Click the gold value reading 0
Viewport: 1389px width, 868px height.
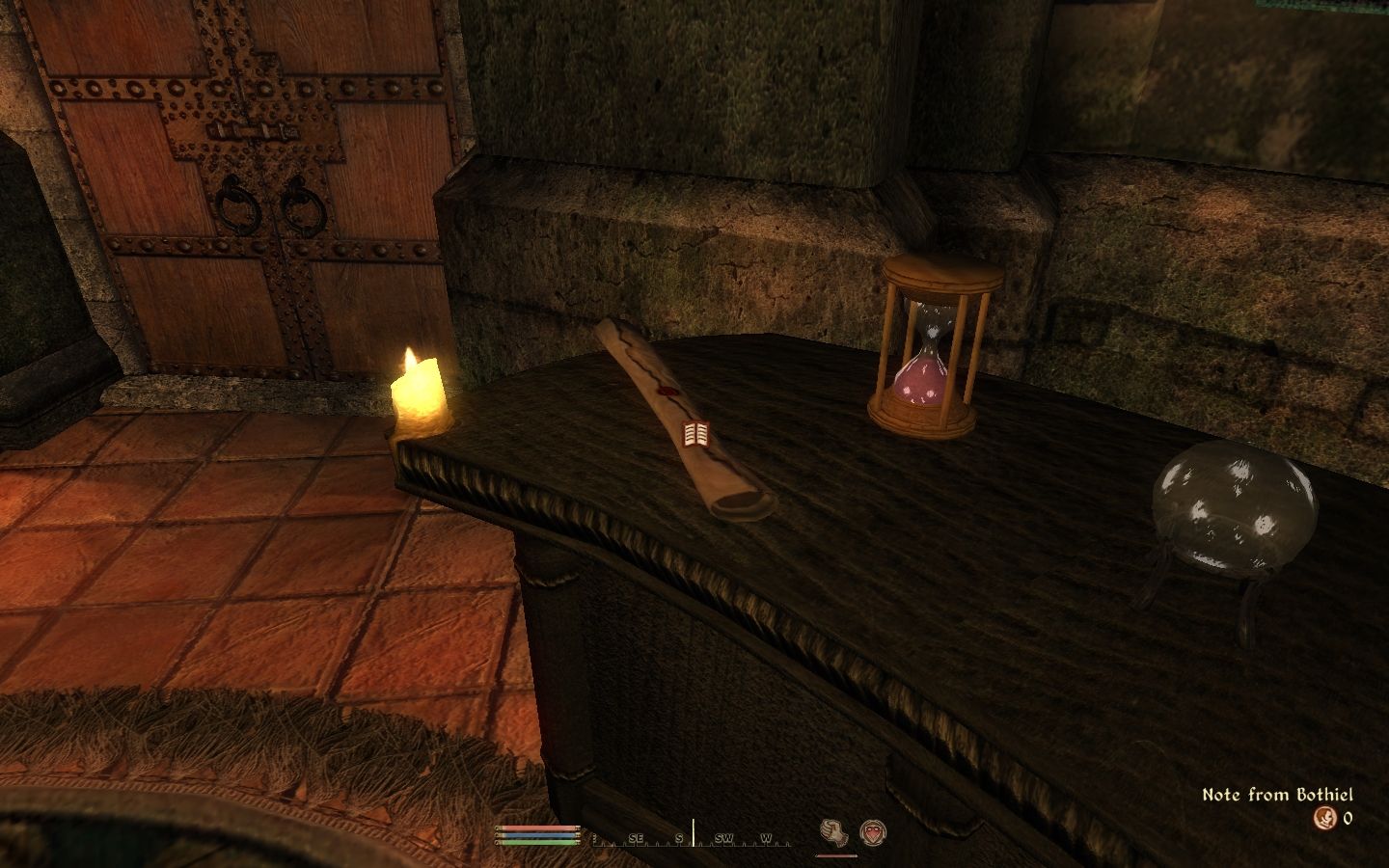(x=1348, y=818)
